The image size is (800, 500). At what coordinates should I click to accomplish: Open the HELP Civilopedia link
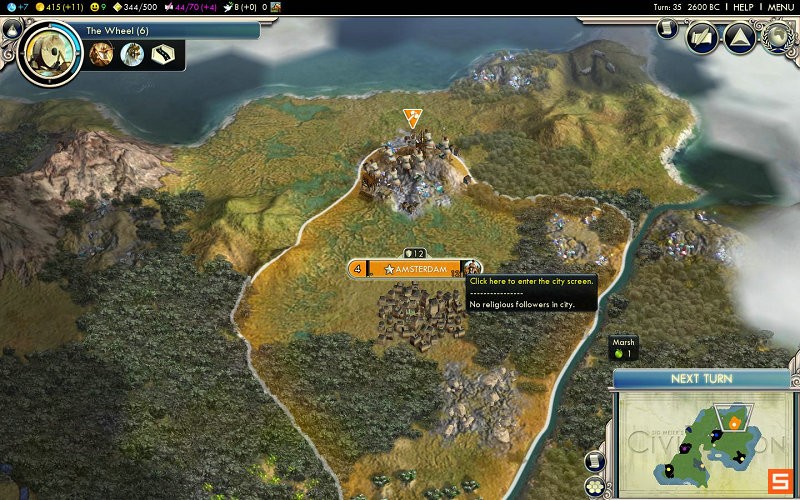(743, 7)
